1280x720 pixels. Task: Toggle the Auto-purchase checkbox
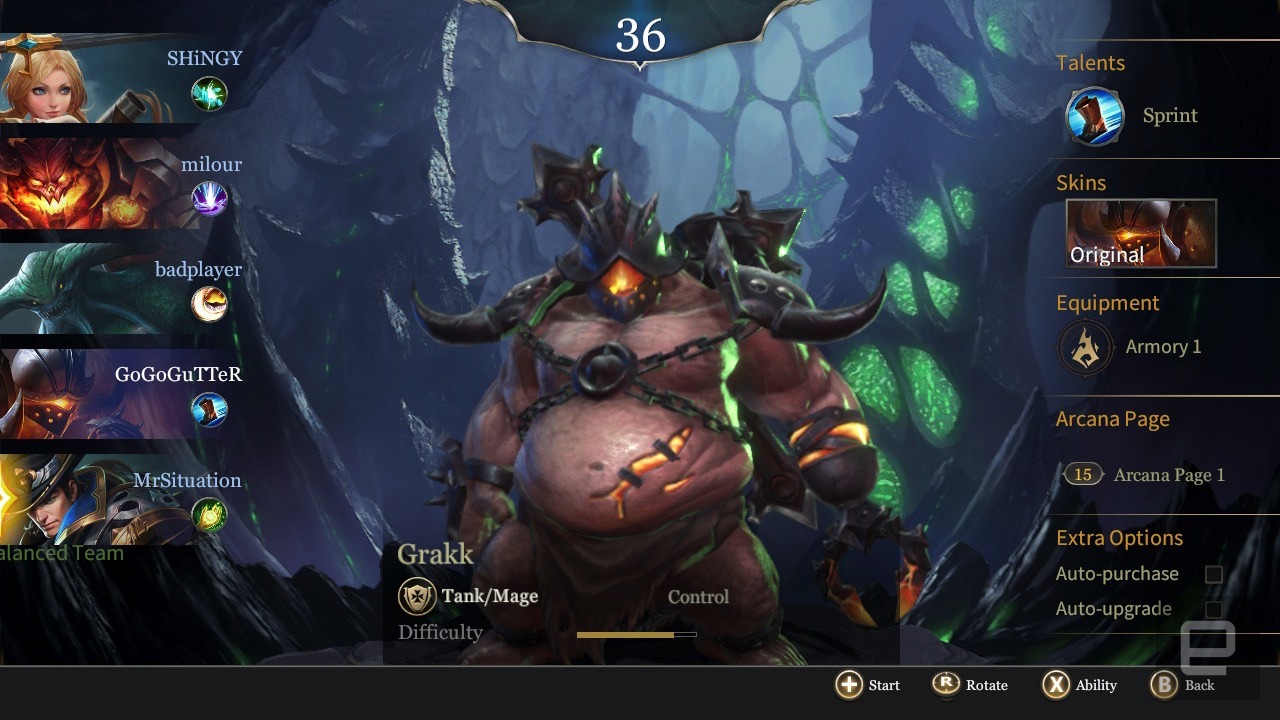click(x=1213, y=574)
